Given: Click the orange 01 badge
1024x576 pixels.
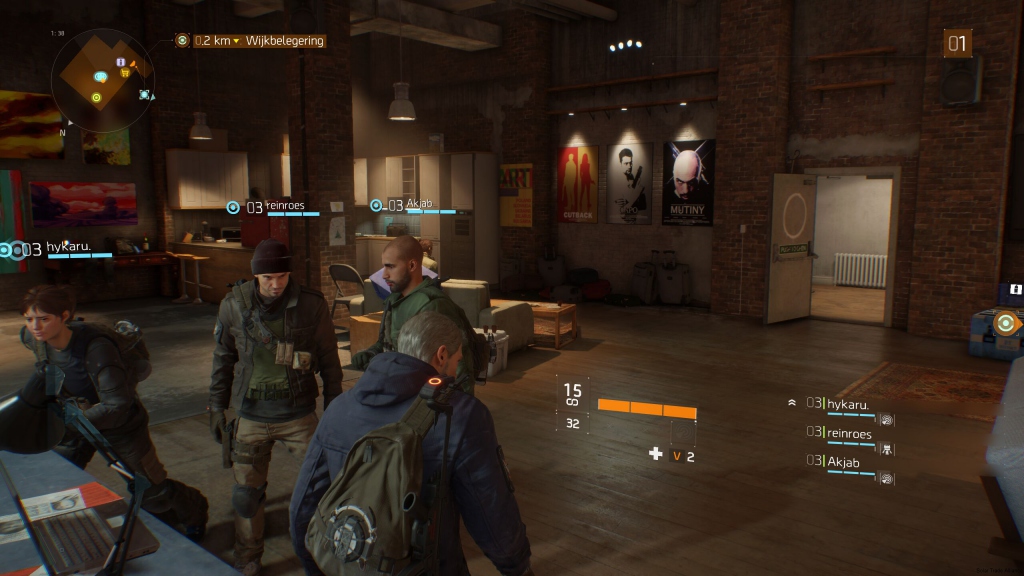Looking at the screenshot, I should coord(957,43).
